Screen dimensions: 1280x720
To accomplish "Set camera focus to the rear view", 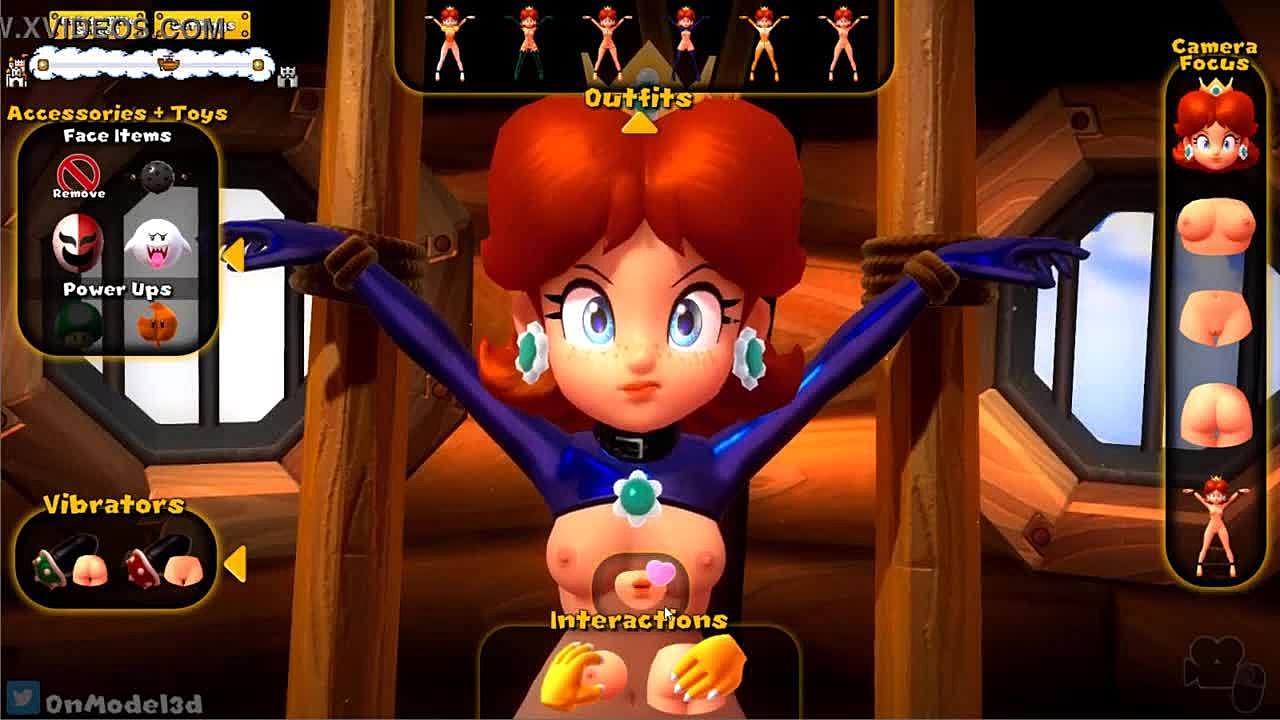I will (x=1215, y=414).
